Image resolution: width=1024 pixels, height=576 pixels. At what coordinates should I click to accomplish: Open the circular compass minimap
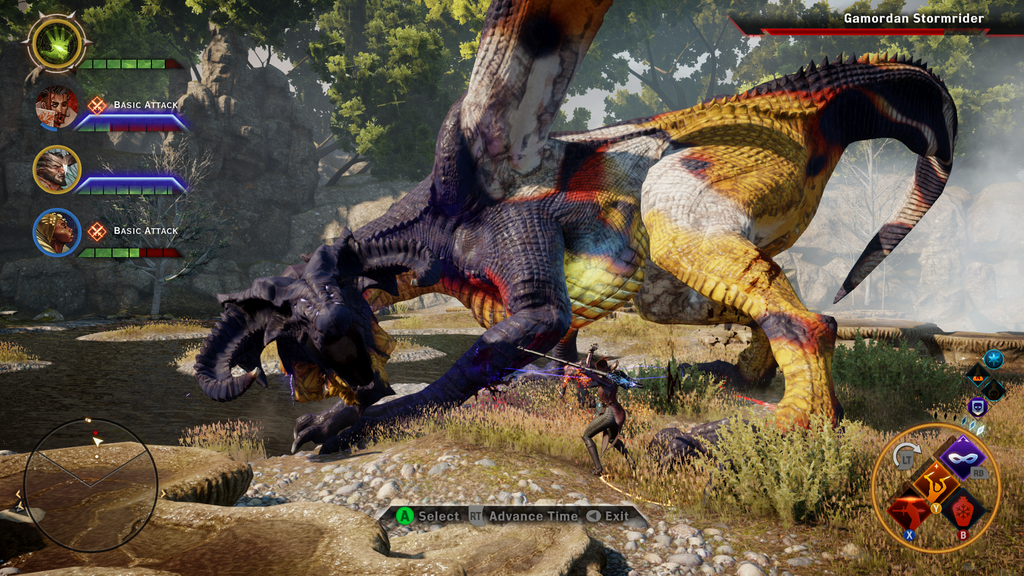click(90, 485)
